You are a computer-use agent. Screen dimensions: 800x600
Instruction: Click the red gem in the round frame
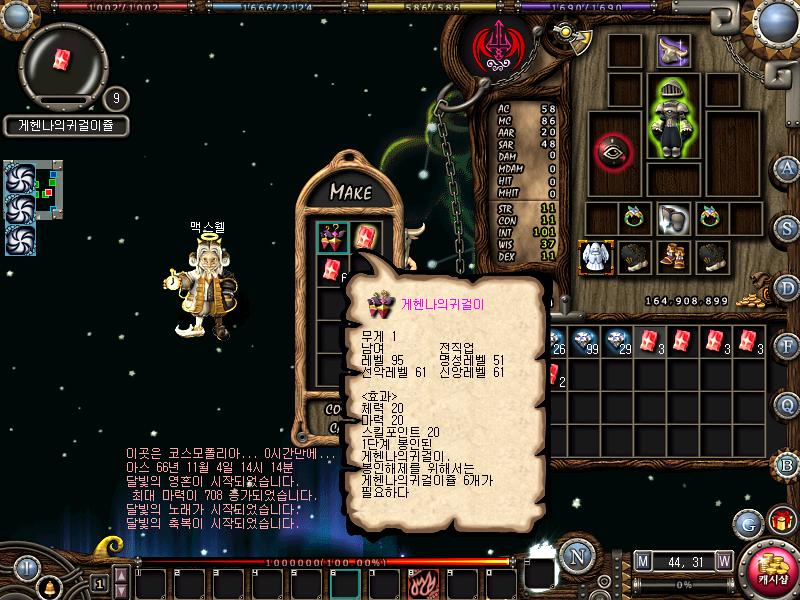(62, 58)
